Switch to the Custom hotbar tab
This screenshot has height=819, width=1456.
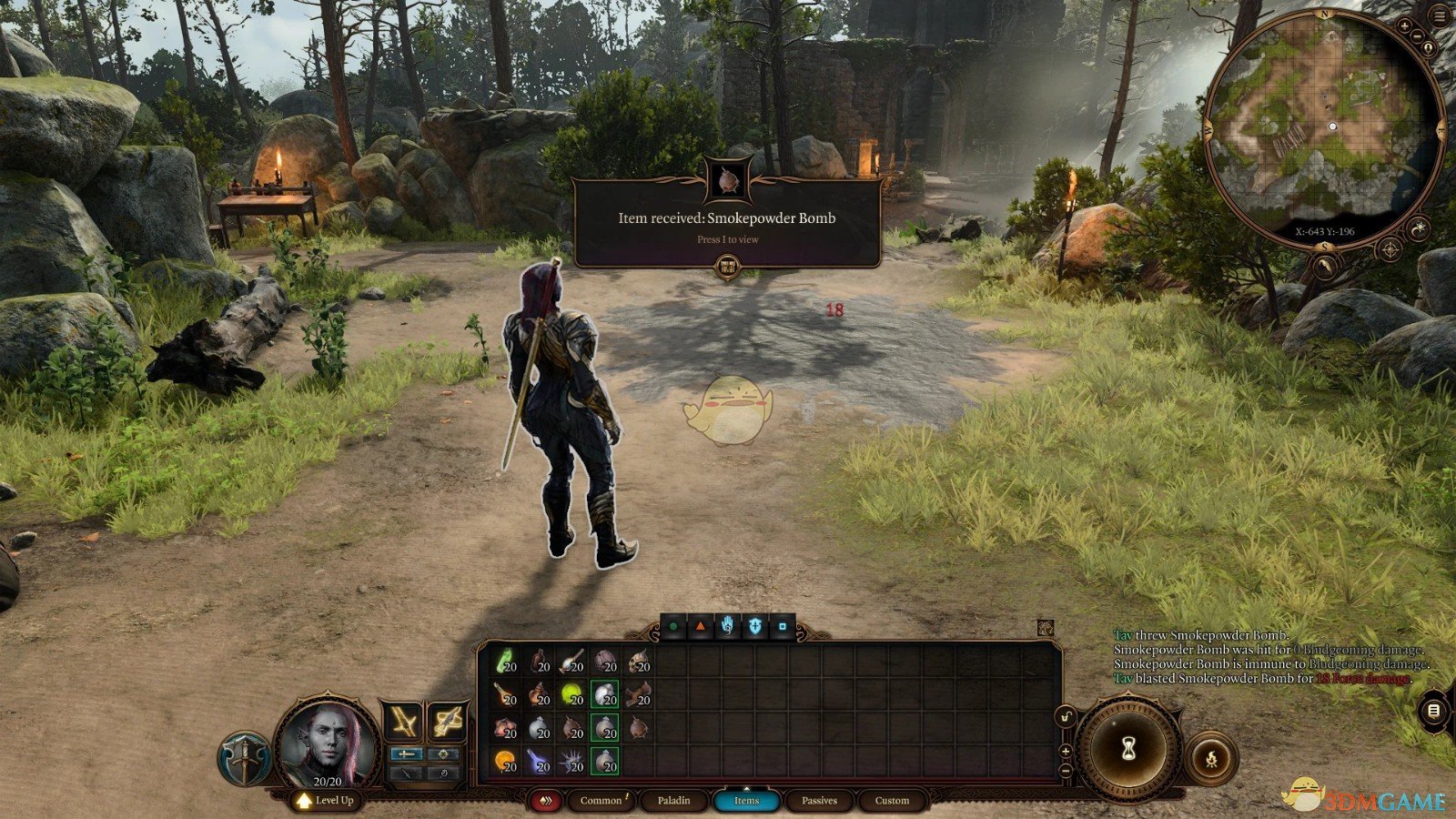coord(892,801)
